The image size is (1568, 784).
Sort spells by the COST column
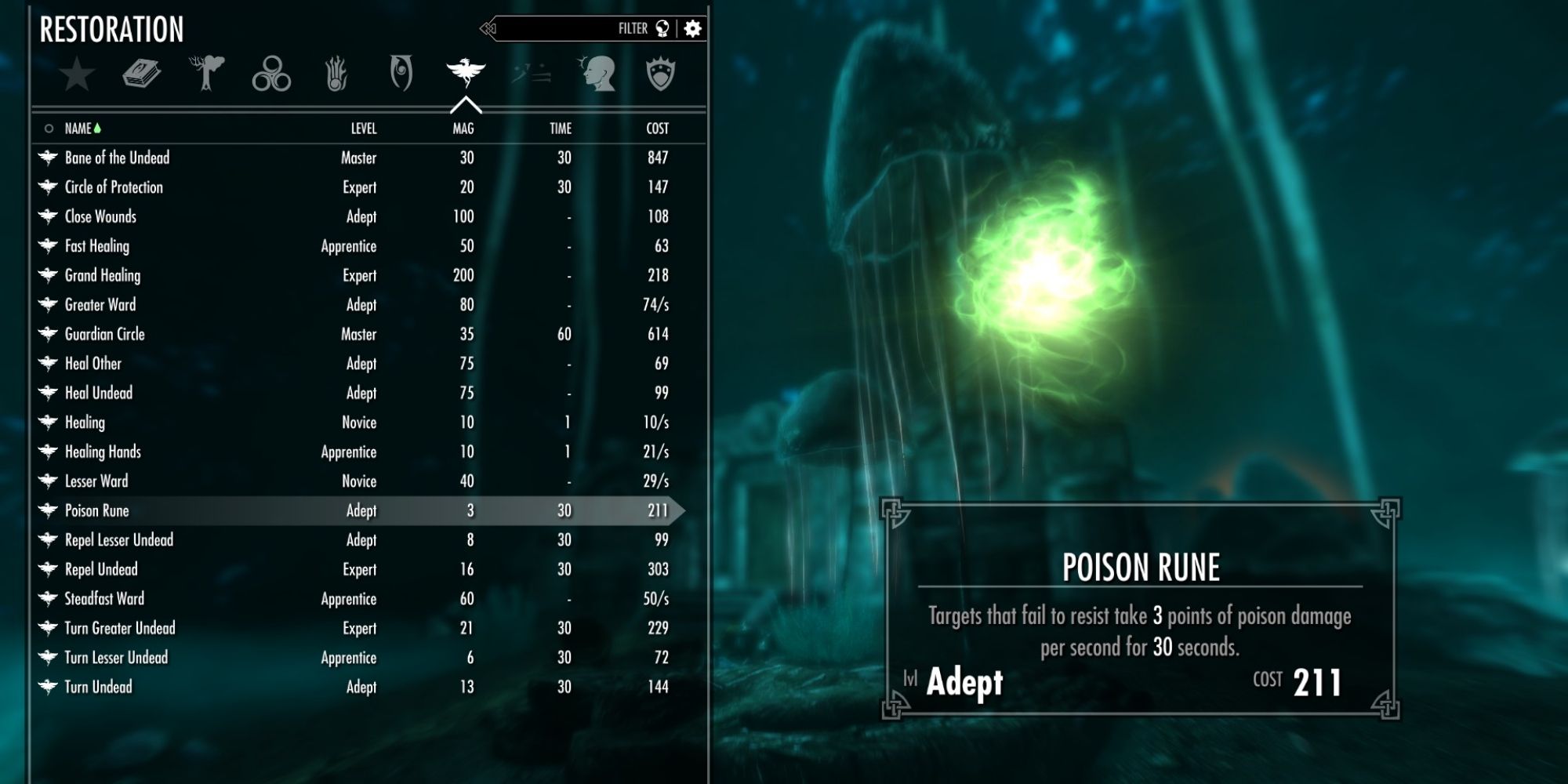657,129
